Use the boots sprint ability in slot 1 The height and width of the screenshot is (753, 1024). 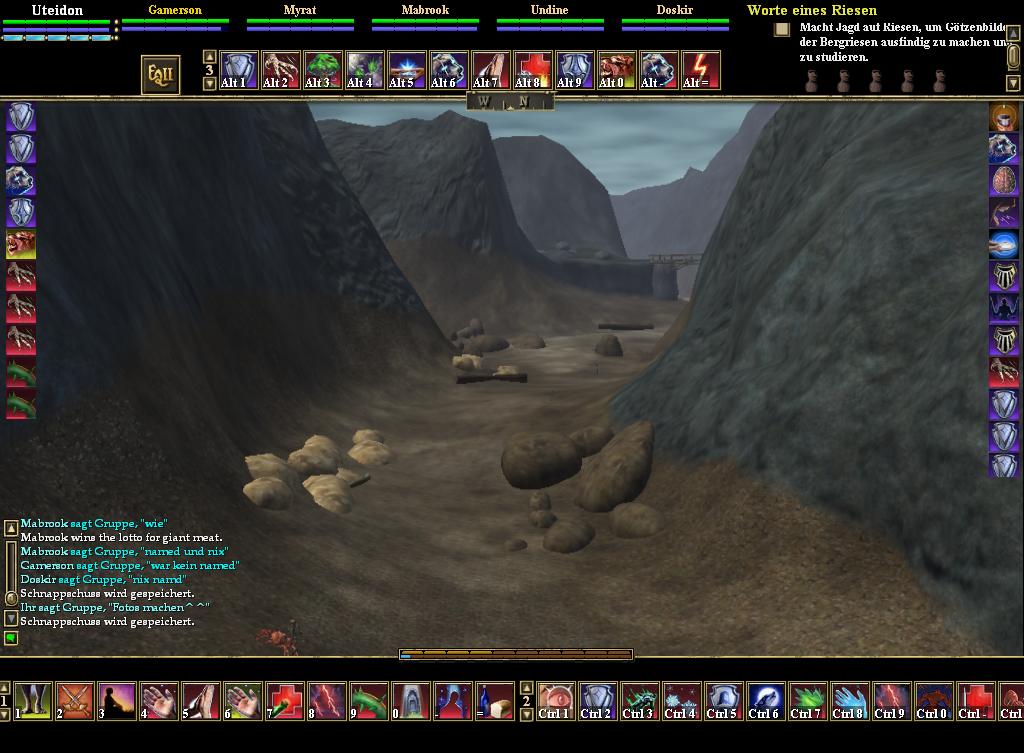(x=33, y=701)
